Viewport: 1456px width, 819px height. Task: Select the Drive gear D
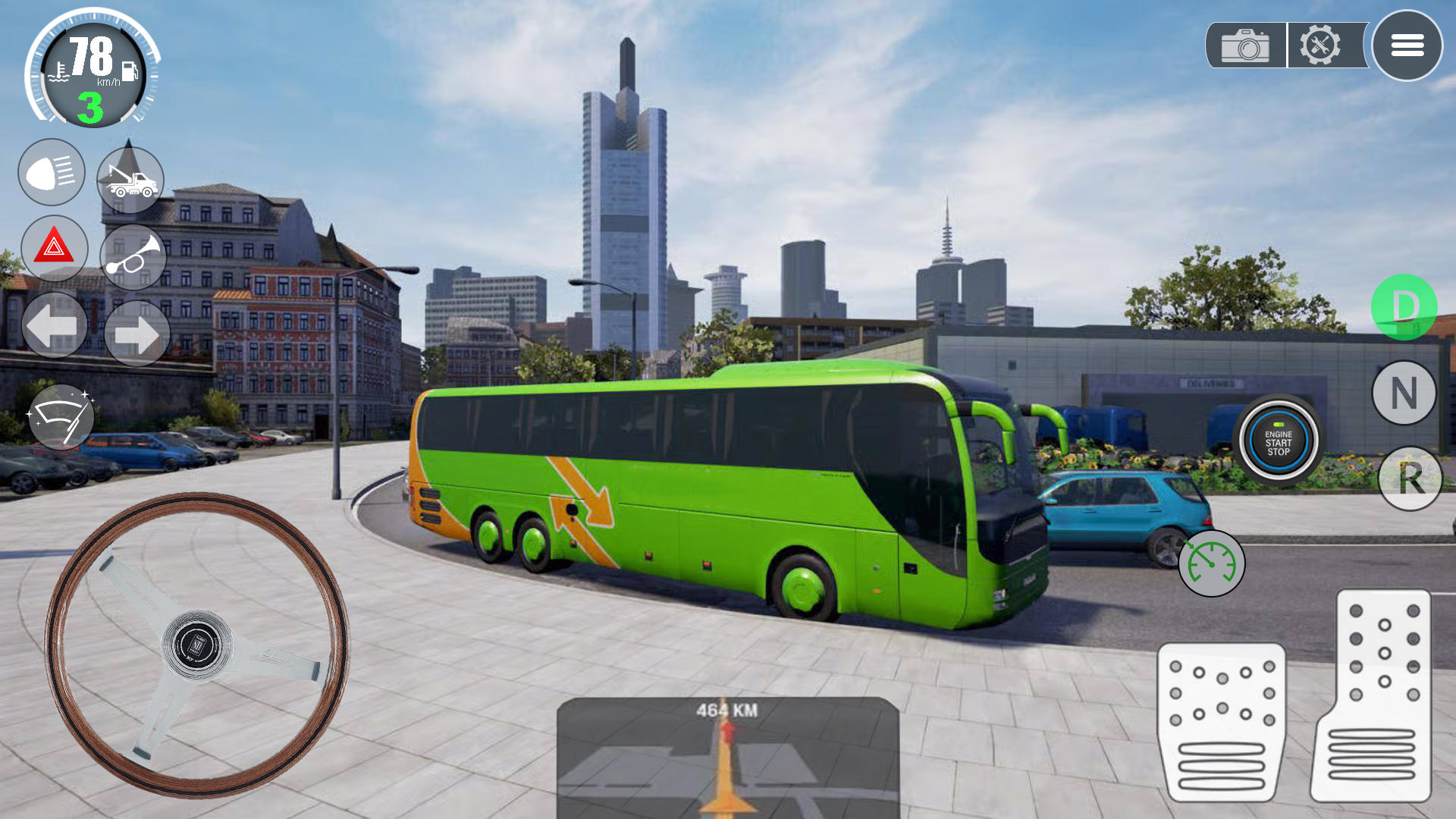click(1407, 307)
